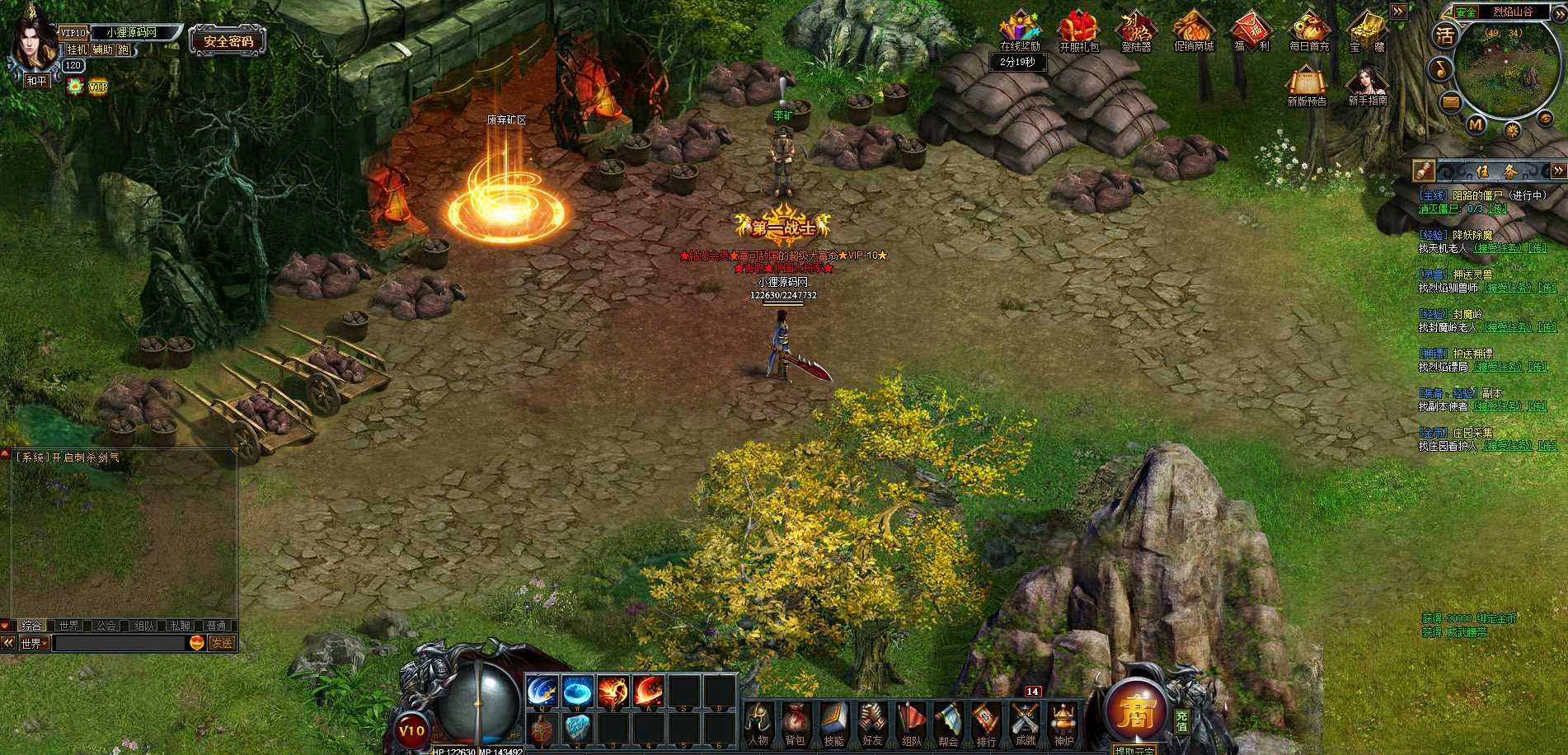Screen dimensions: 1568x755
Task: Click the minimap's M world map button
Action: point(1476,124)
